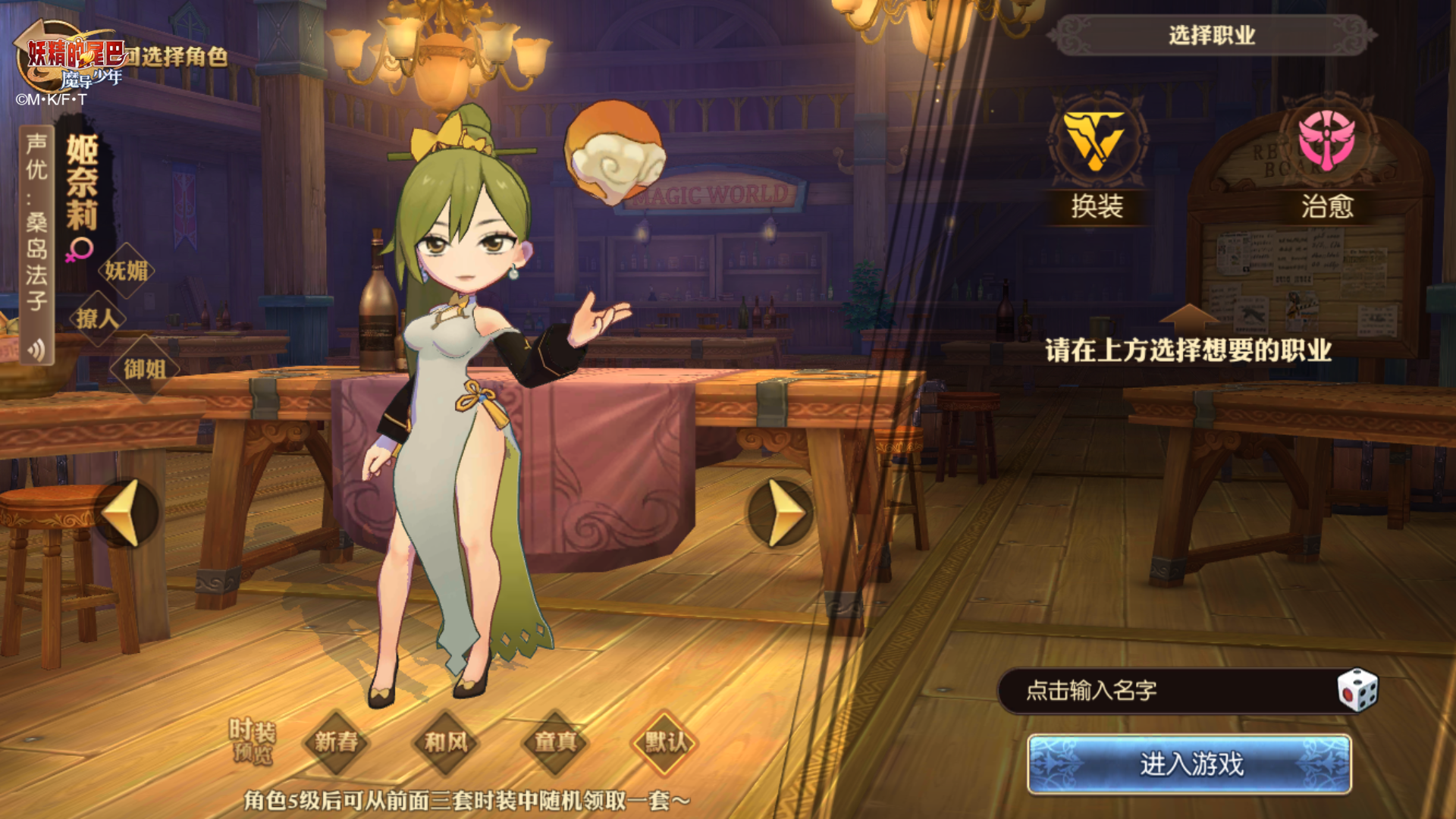1456x819 pixels.
Task: Preview the 和风 outfit
Action: click(446, 742)
